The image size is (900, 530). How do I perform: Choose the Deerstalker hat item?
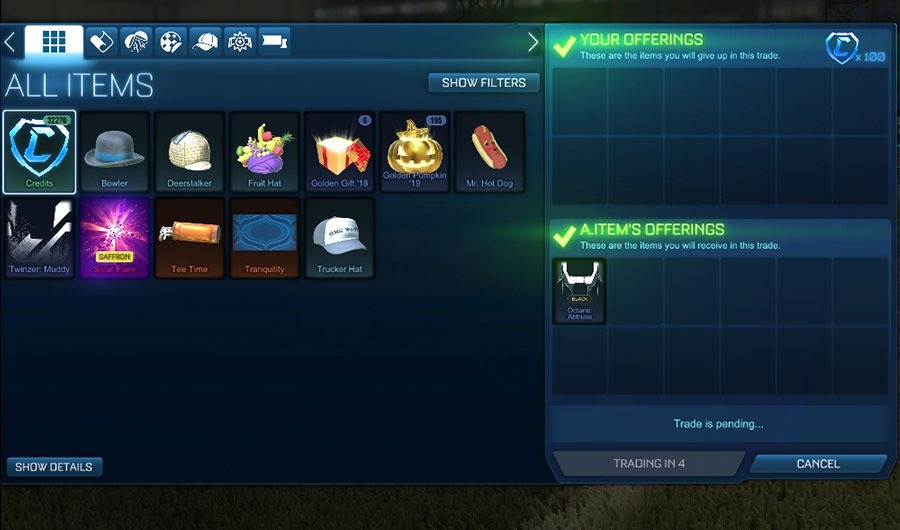[x=189, y=152]
